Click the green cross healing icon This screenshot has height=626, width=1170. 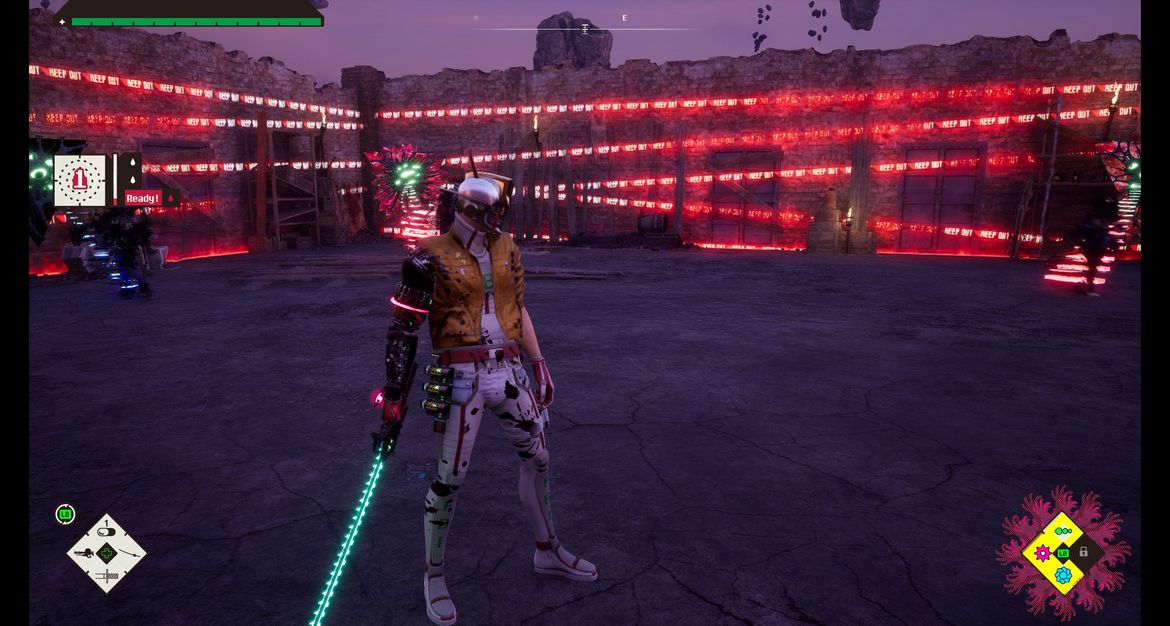(x=106, y=553)
